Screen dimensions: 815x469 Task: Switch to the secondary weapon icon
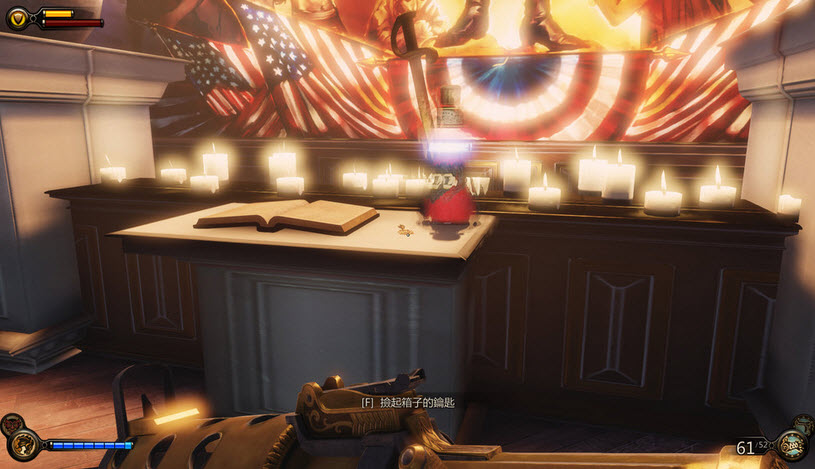tap(803, 423)
